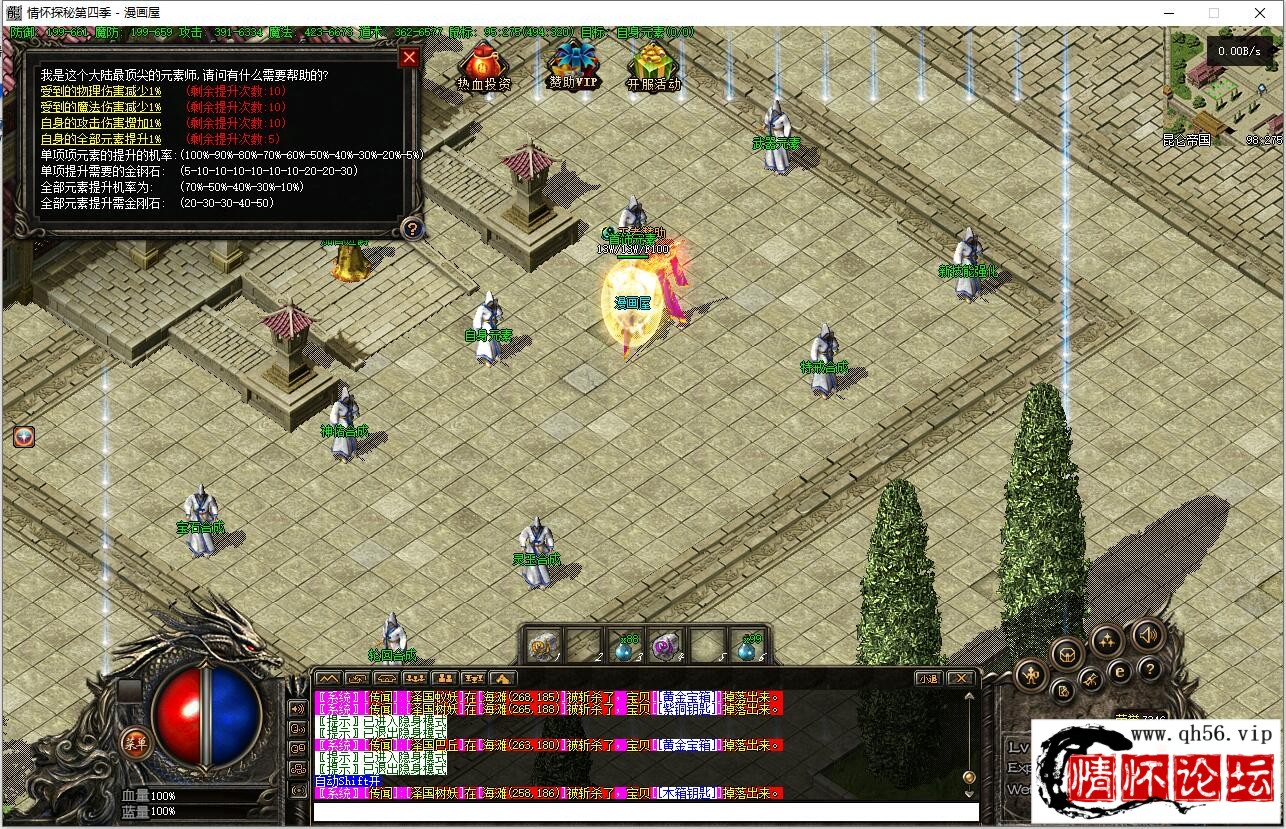Click the chat text input box
This screenshot has height=829, width=1286.
(645, 811)
